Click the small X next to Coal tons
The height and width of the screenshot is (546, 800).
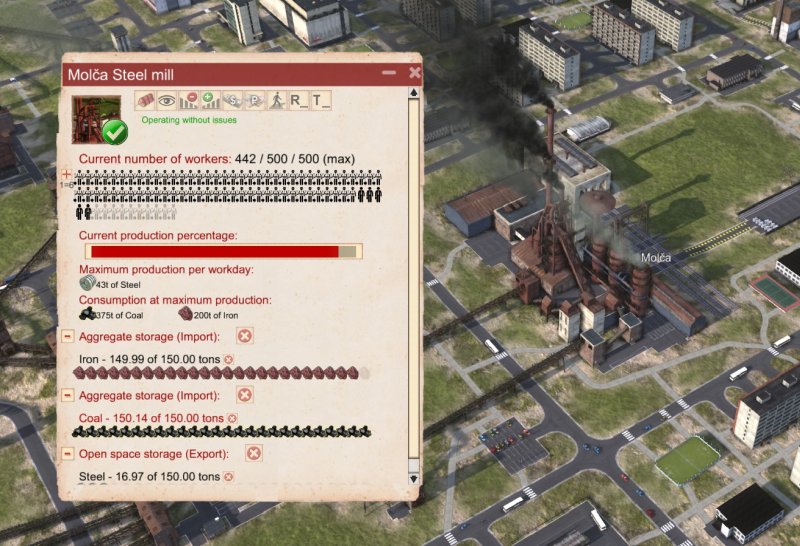point(232,418)
